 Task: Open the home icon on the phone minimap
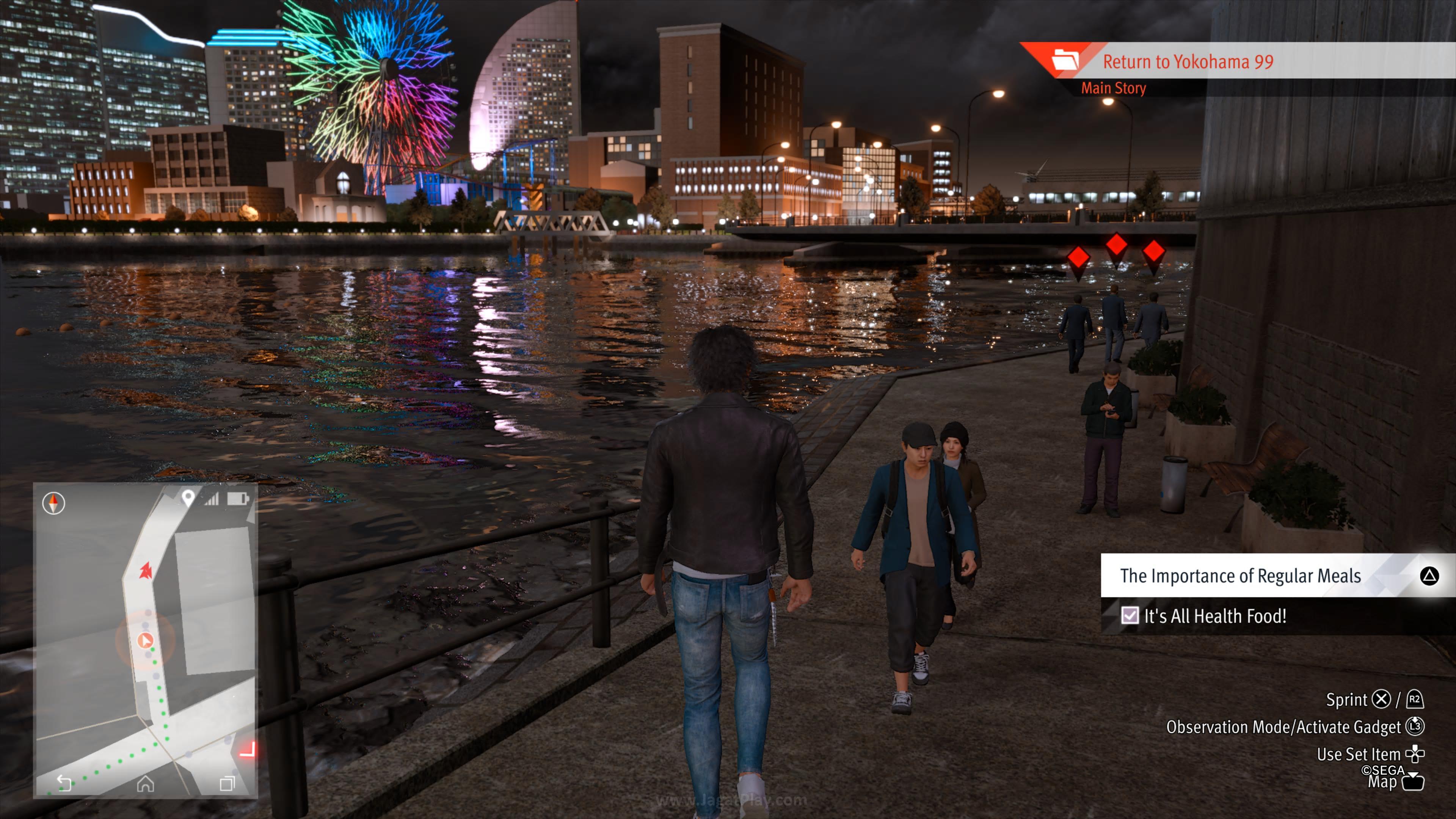coord(145,783)
